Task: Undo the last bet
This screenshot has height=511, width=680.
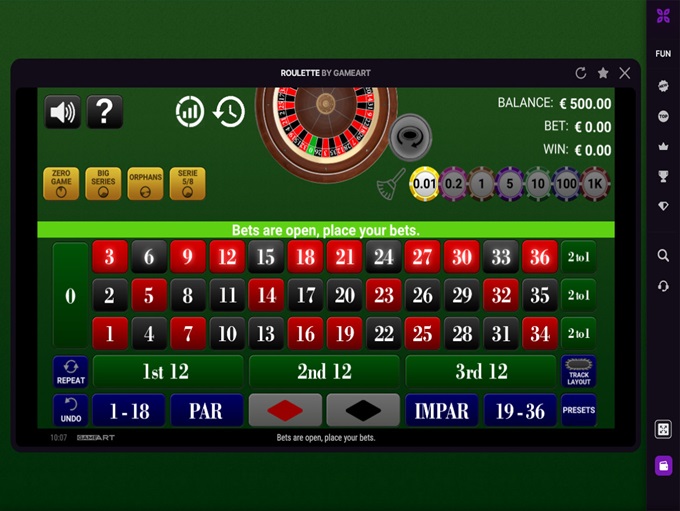Action: pos(71,411)
